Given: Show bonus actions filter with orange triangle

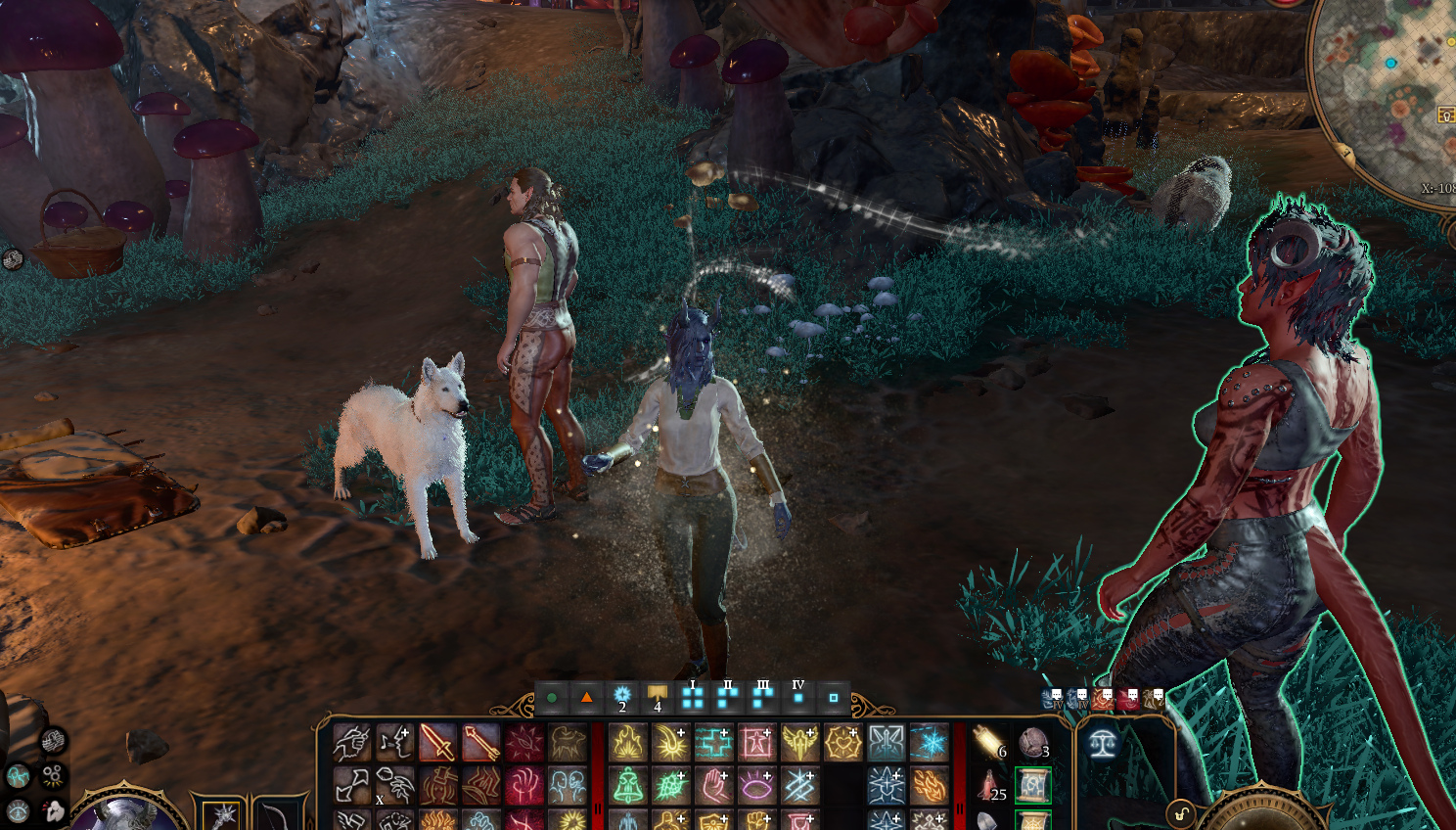Looking at the screenshot, I should [586, 697].
